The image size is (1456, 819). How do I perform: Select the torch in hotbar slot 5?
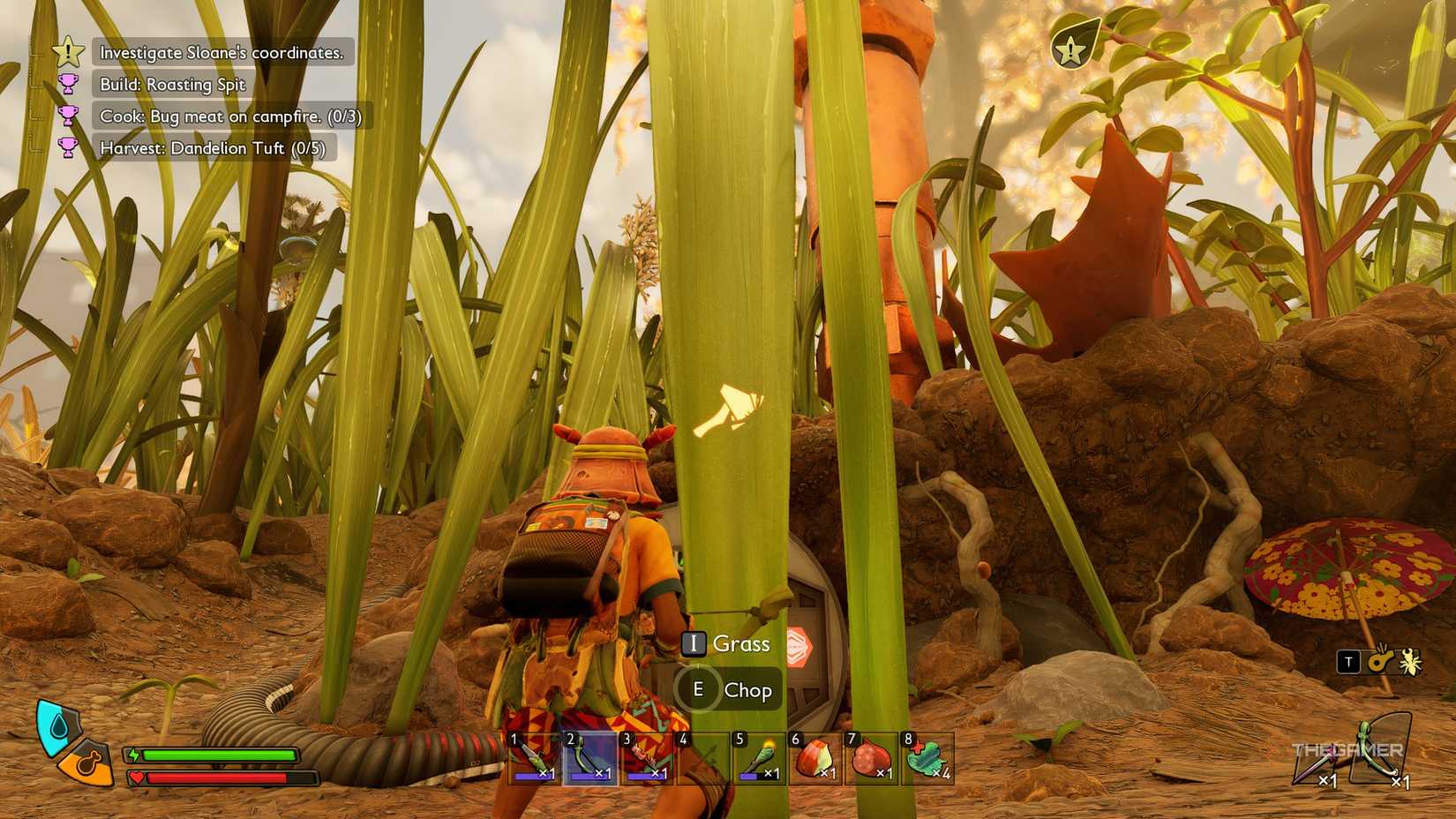pyautogui.click(x=759, y=755)
